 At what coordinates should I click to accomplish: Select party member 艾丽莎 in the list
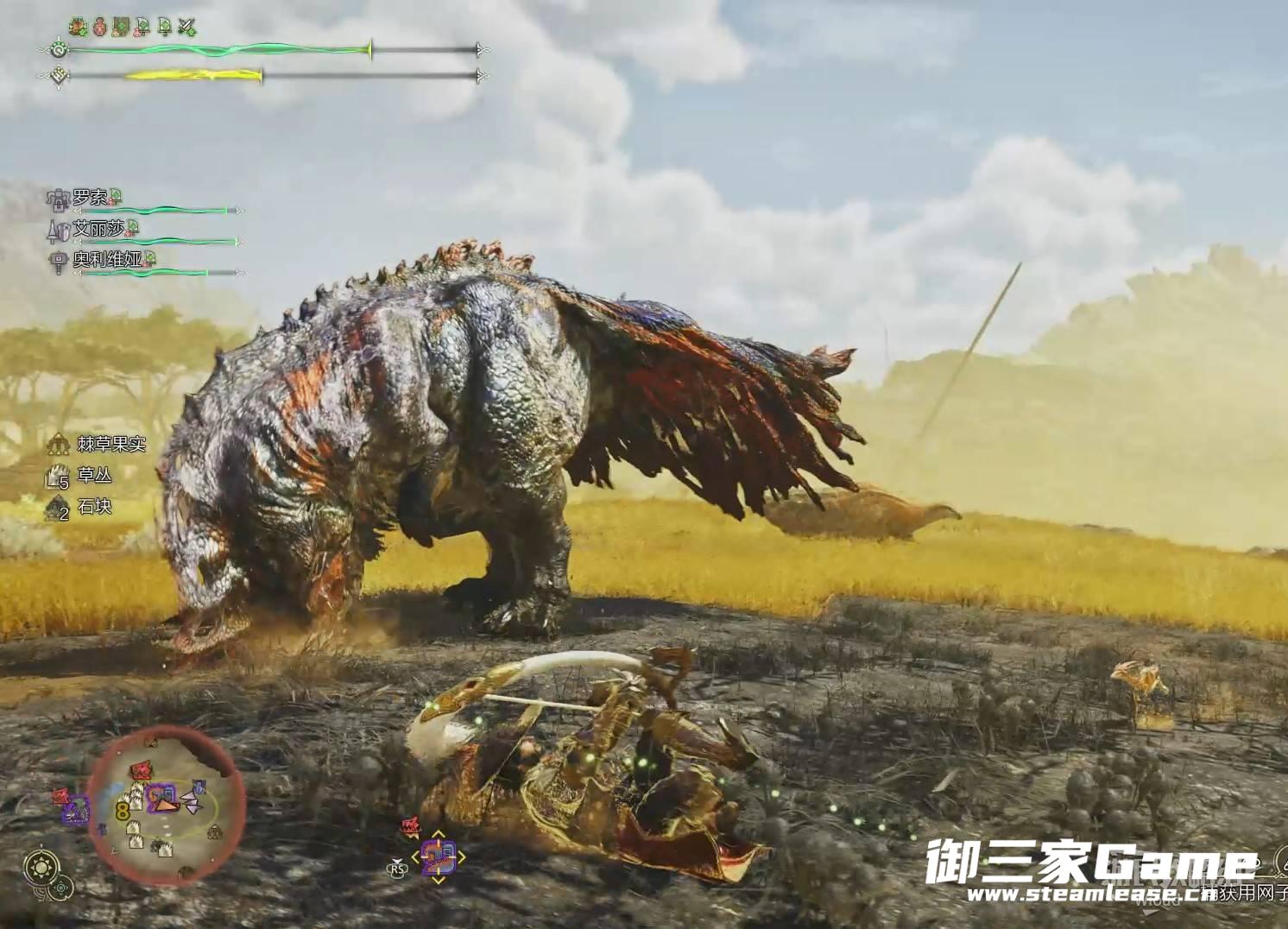[x=98, y=229]
